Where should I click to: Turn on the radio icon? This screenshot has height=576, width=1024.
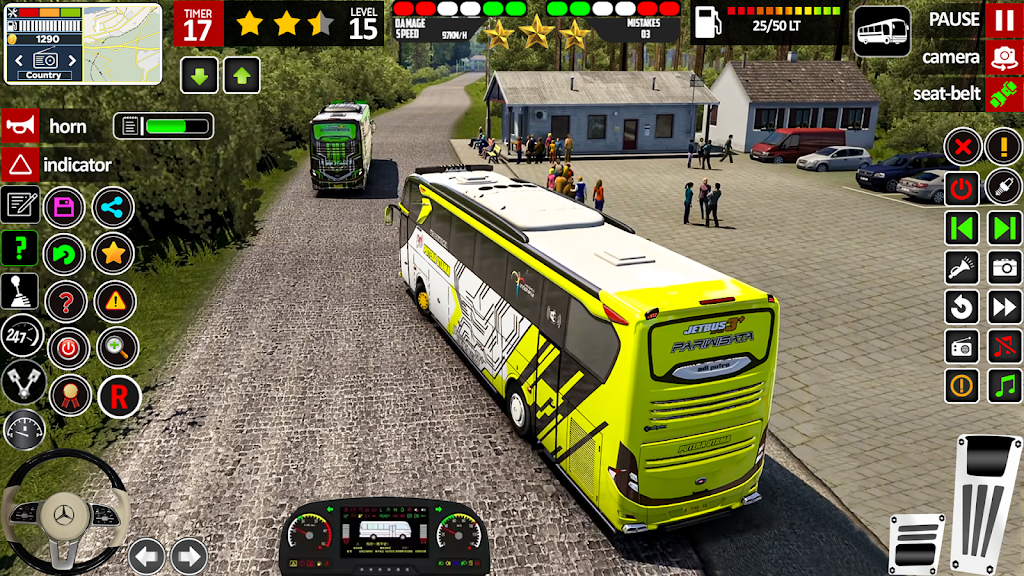962,346
